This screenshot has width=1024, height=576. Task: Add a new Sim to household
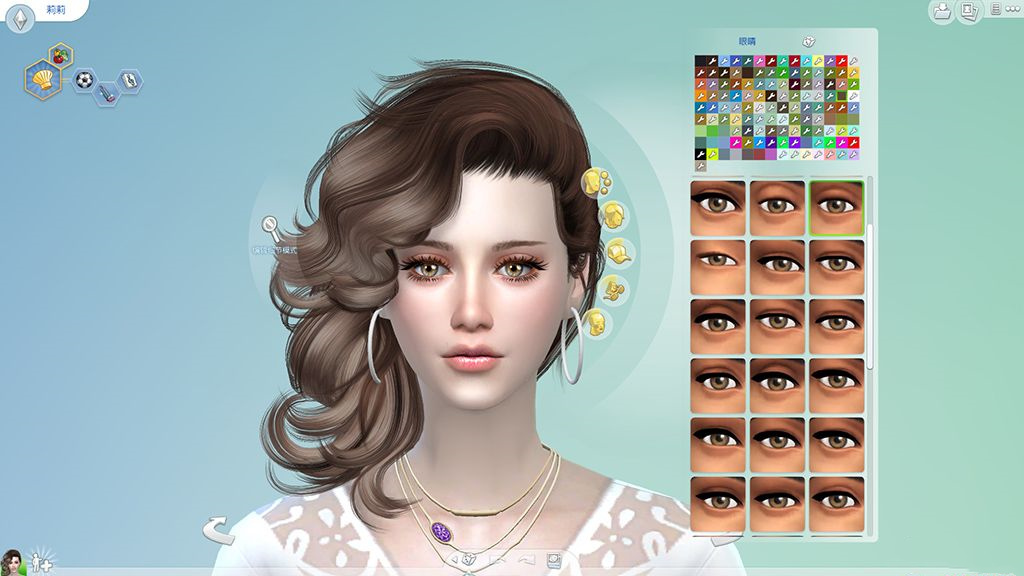[42, 561]
